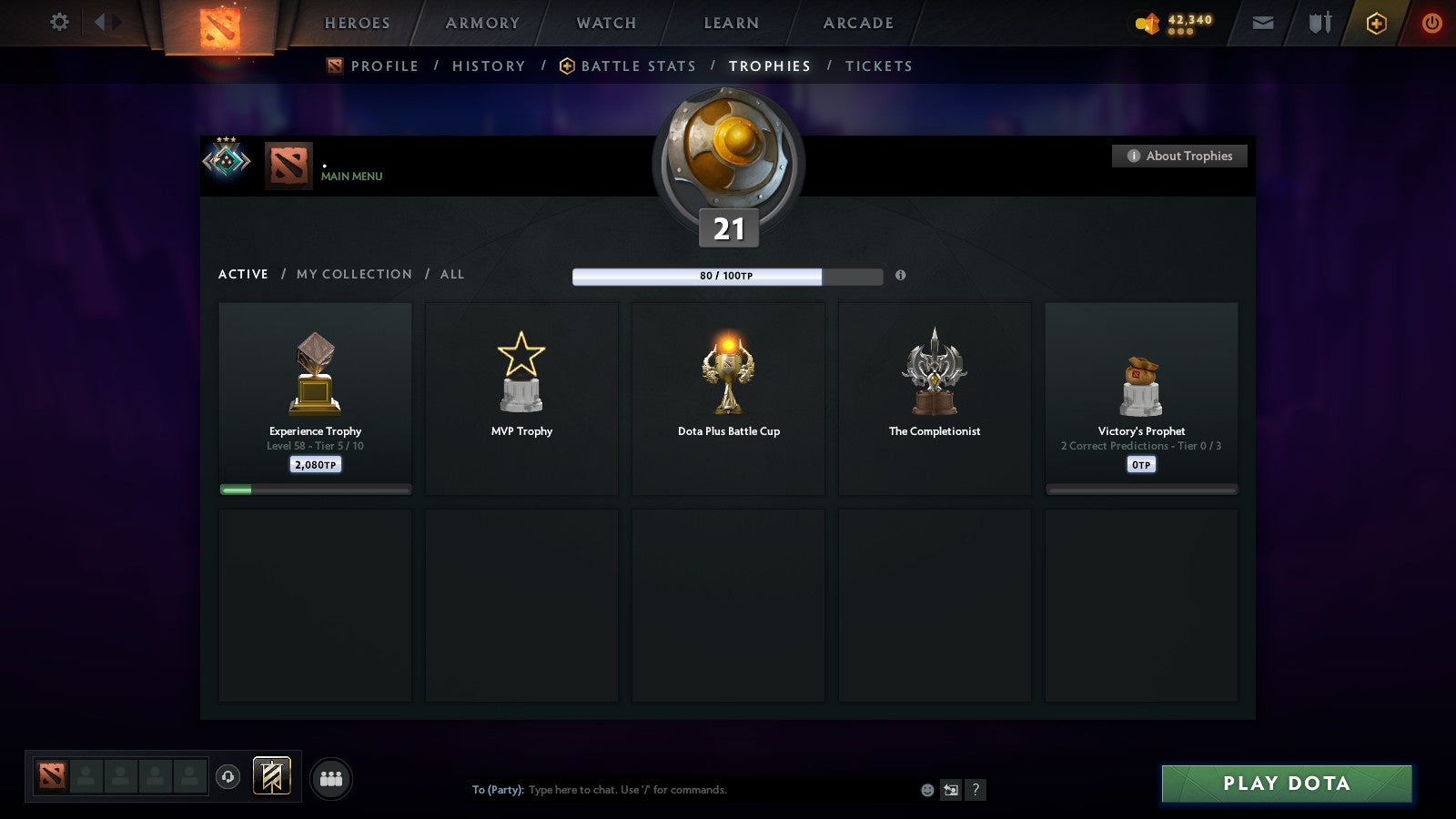Click the About Trophies button
Image resolution: width=1456 pixels, height=819 pixels.
pyautogui.click(x=1179, y=156)
